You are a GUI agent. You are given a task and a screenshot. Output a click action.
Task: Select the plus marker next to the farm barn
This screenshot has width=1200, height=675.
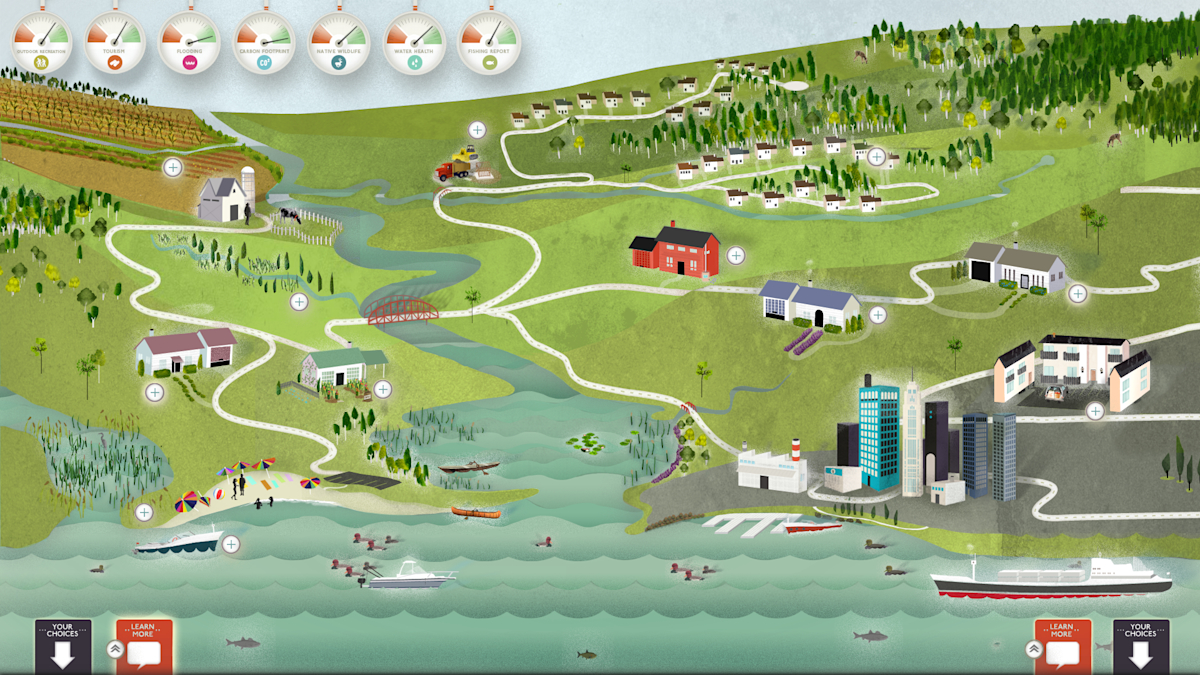[x=173, y=167]
